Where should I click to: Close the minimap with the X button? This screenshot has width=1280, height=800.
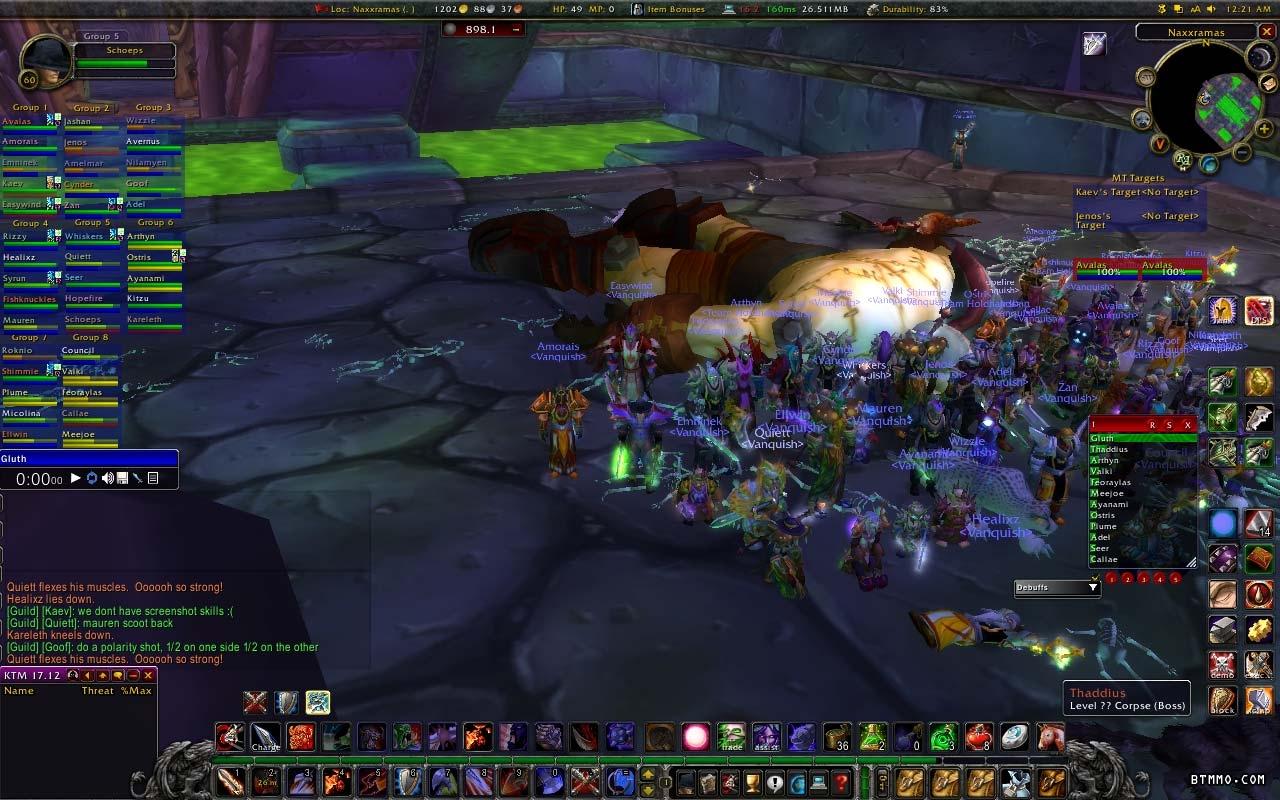click(x=1267, y=32)
